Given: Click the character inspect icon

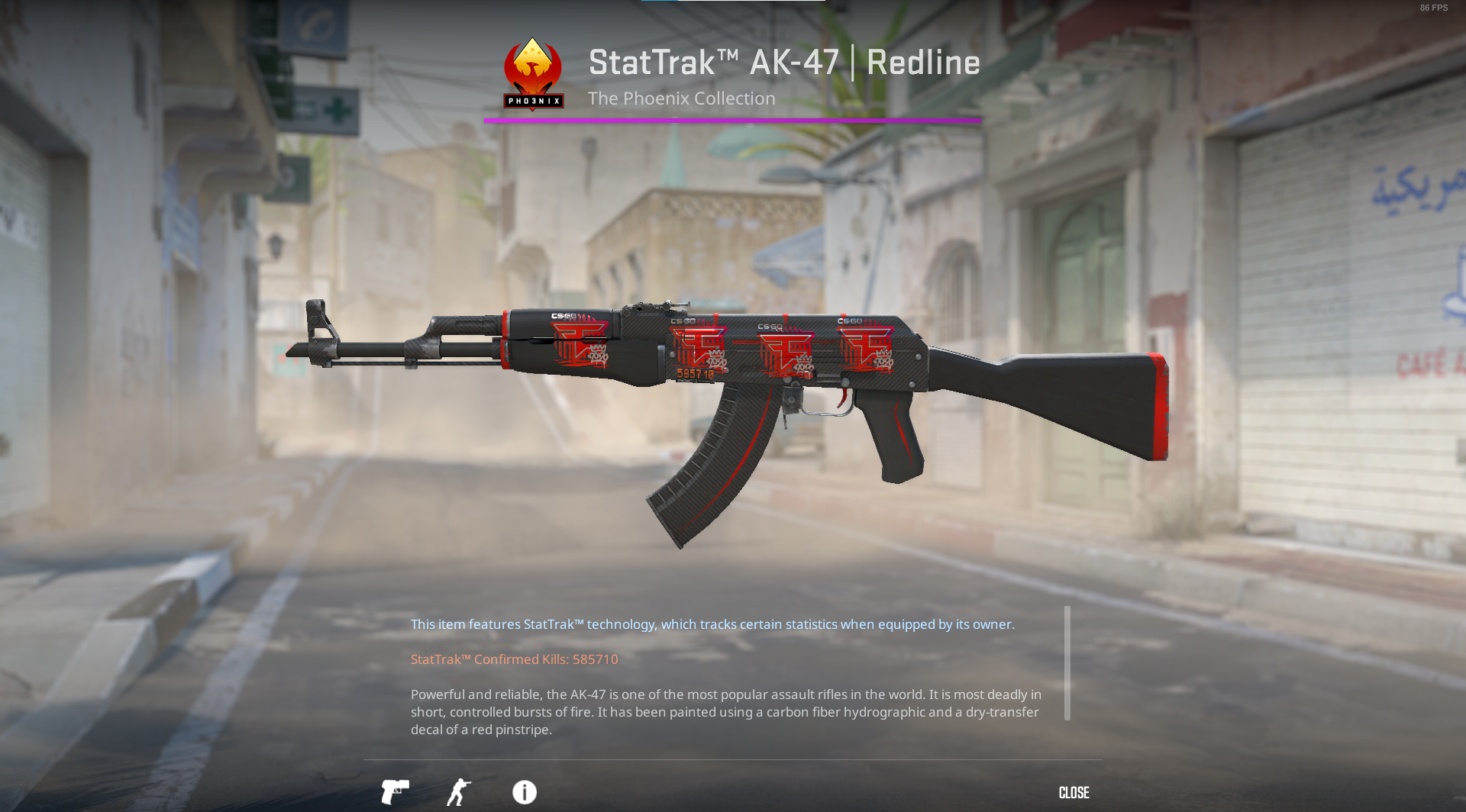Looking at the screenshot, I should coord(459,792).
